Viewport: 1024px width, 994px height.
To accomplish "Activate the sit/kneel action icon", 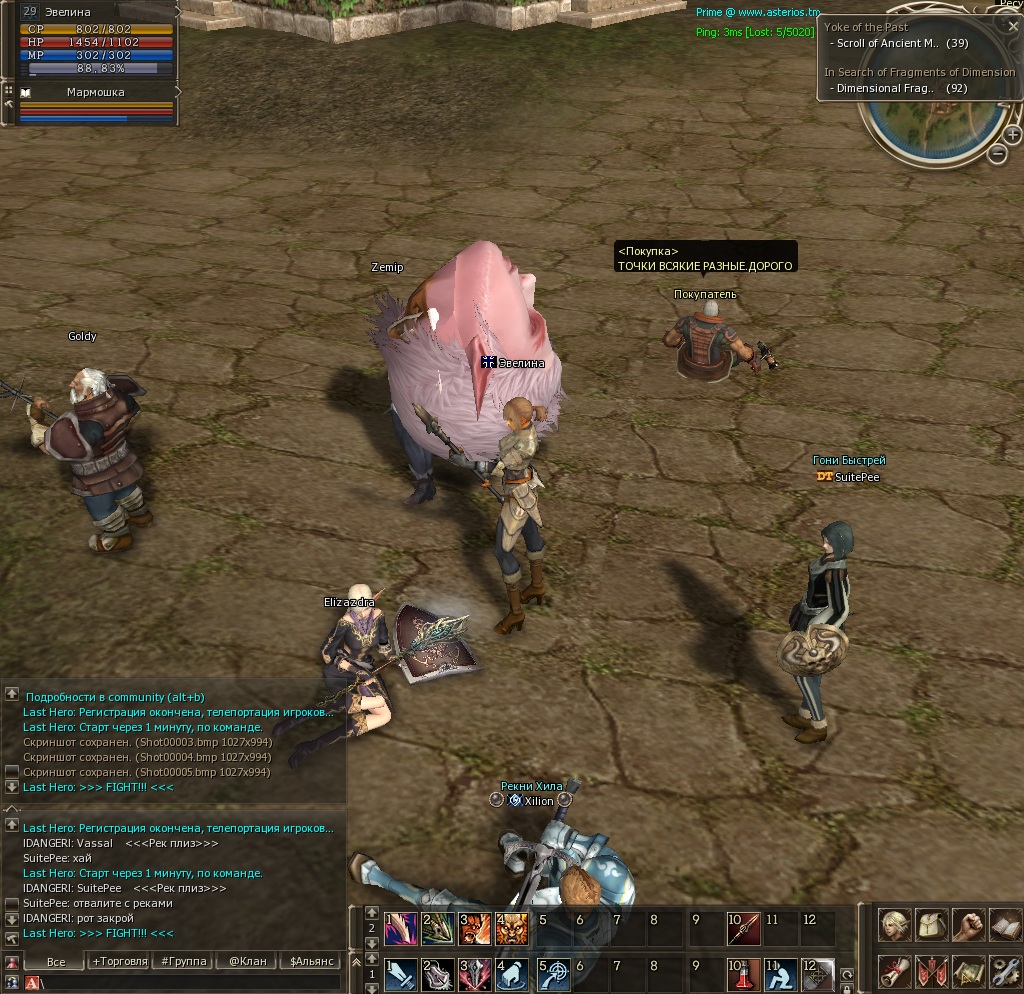I will point(781,974).
